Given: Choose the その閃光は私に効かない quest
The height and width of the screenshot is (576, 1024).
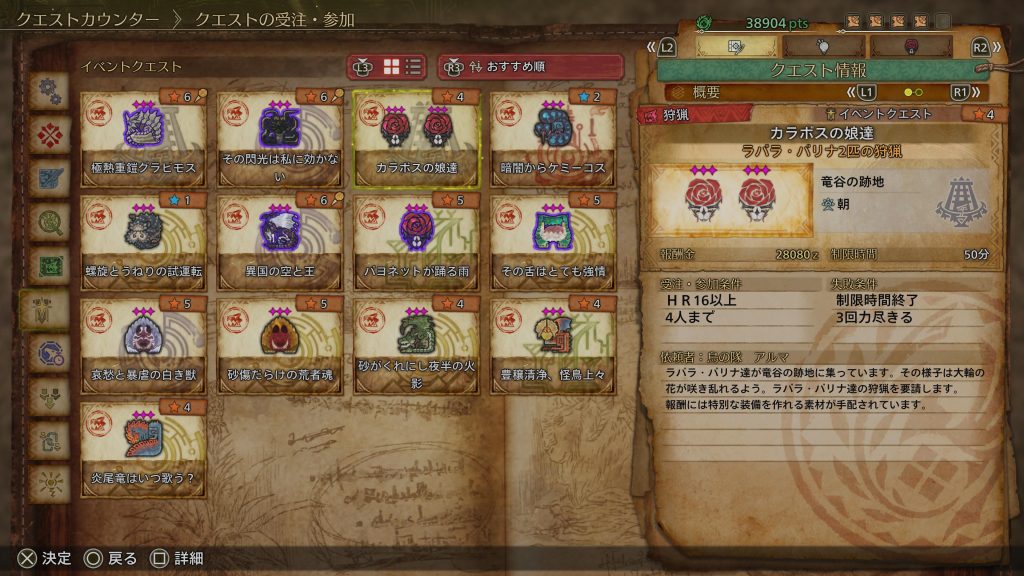Looking at the screenshot, I should click(280, 139).
